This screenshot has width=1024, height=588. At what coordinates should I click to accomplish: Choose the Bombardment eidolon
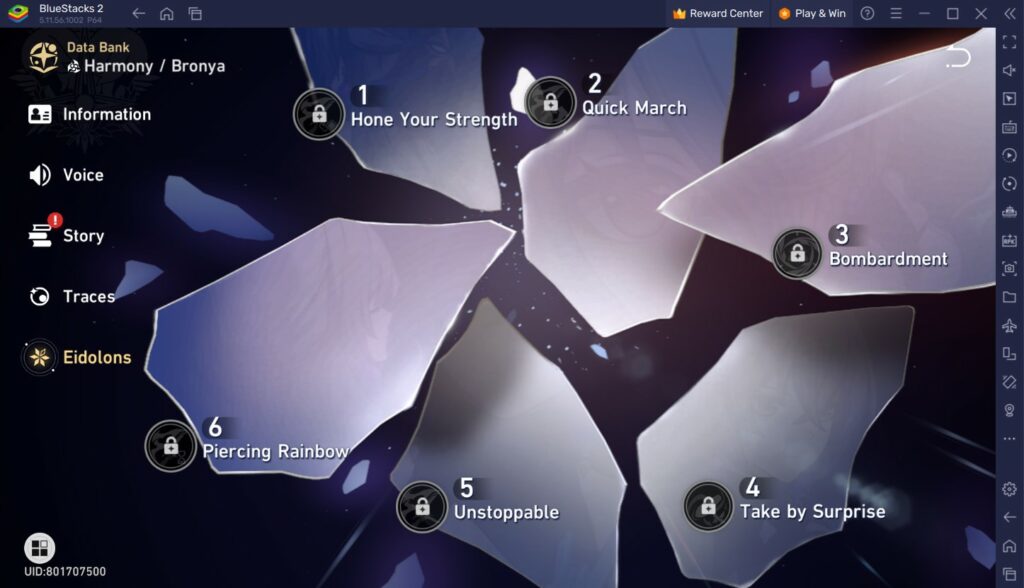point(797,253)
